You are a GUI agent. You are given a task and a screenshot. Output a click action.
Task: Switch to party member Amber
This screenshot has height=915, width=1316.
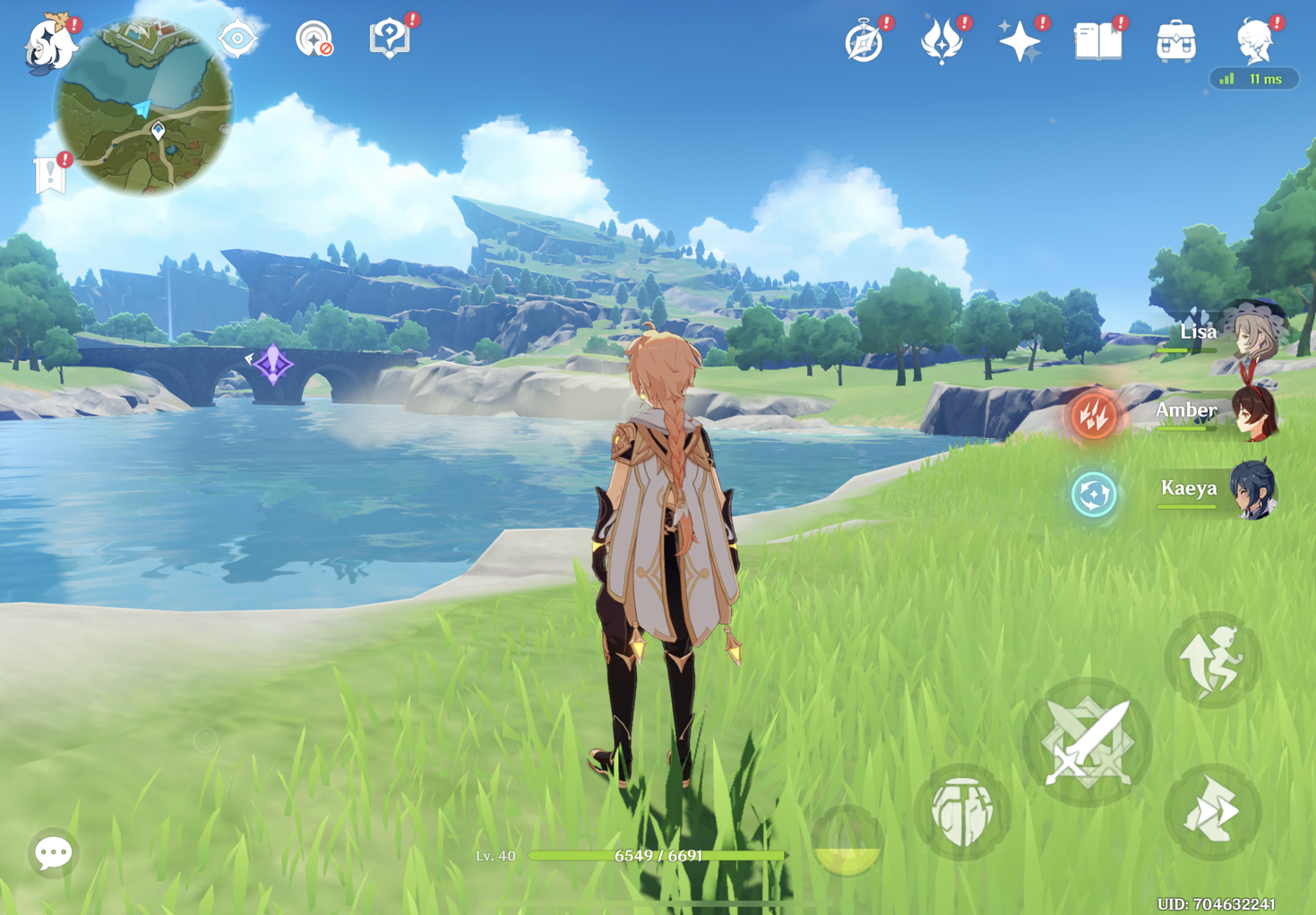(x=1218, y=412)
